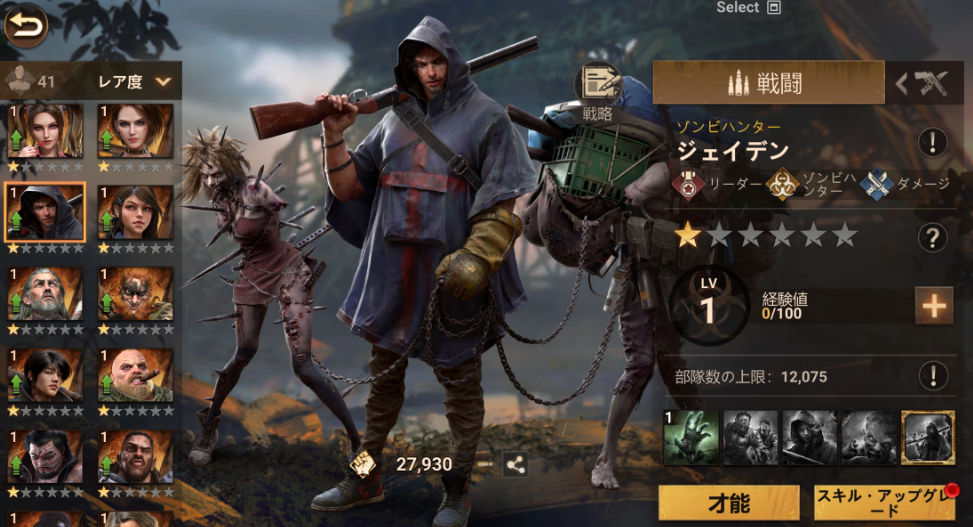Add experience with the plus button
This screenshot has width=973, height=527.
[933, 306]
